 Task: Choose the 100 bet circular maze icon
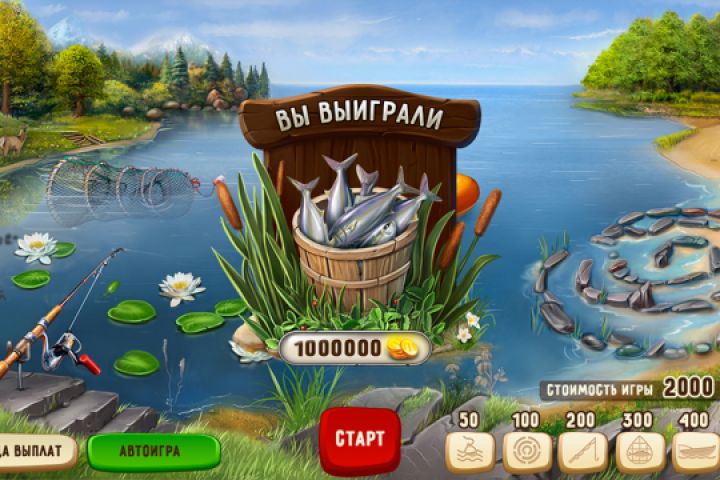click(526, 451)
